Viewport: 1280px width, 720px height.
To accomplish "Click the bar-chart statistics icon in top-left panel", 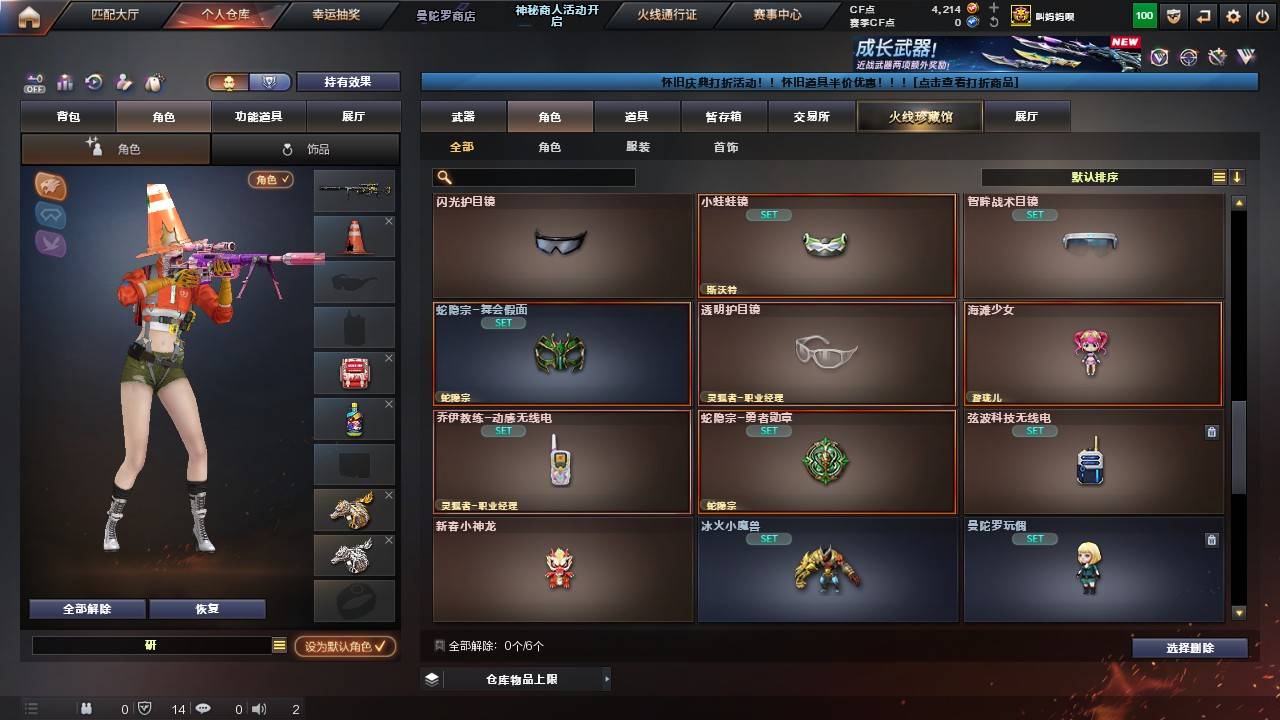I will point(64,81).
